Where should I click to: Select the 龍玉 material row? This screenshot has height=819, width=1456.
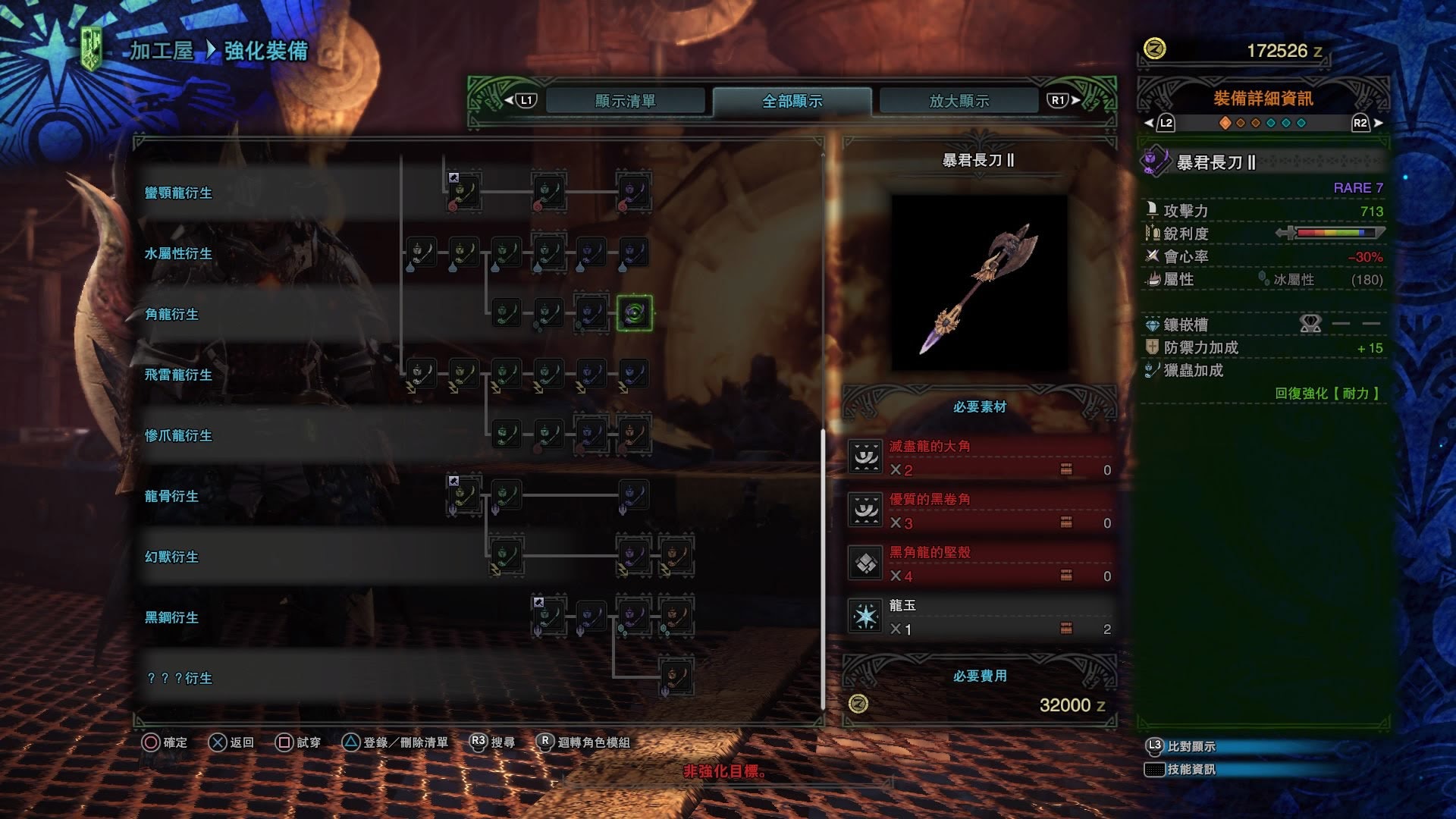coord(980,617)
